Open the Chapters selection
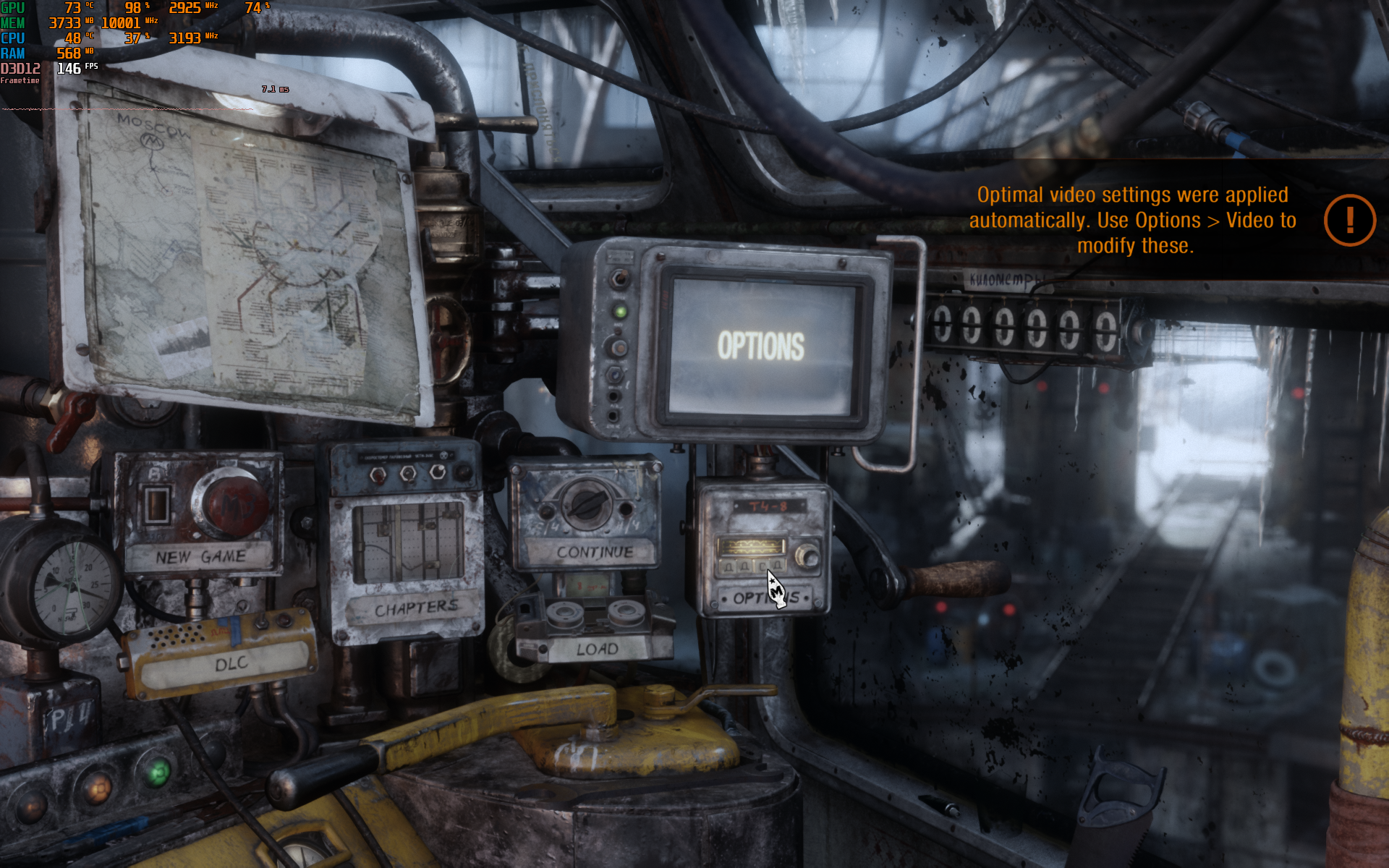This screenshot has height=868, width=1389. tap(416, 608)
